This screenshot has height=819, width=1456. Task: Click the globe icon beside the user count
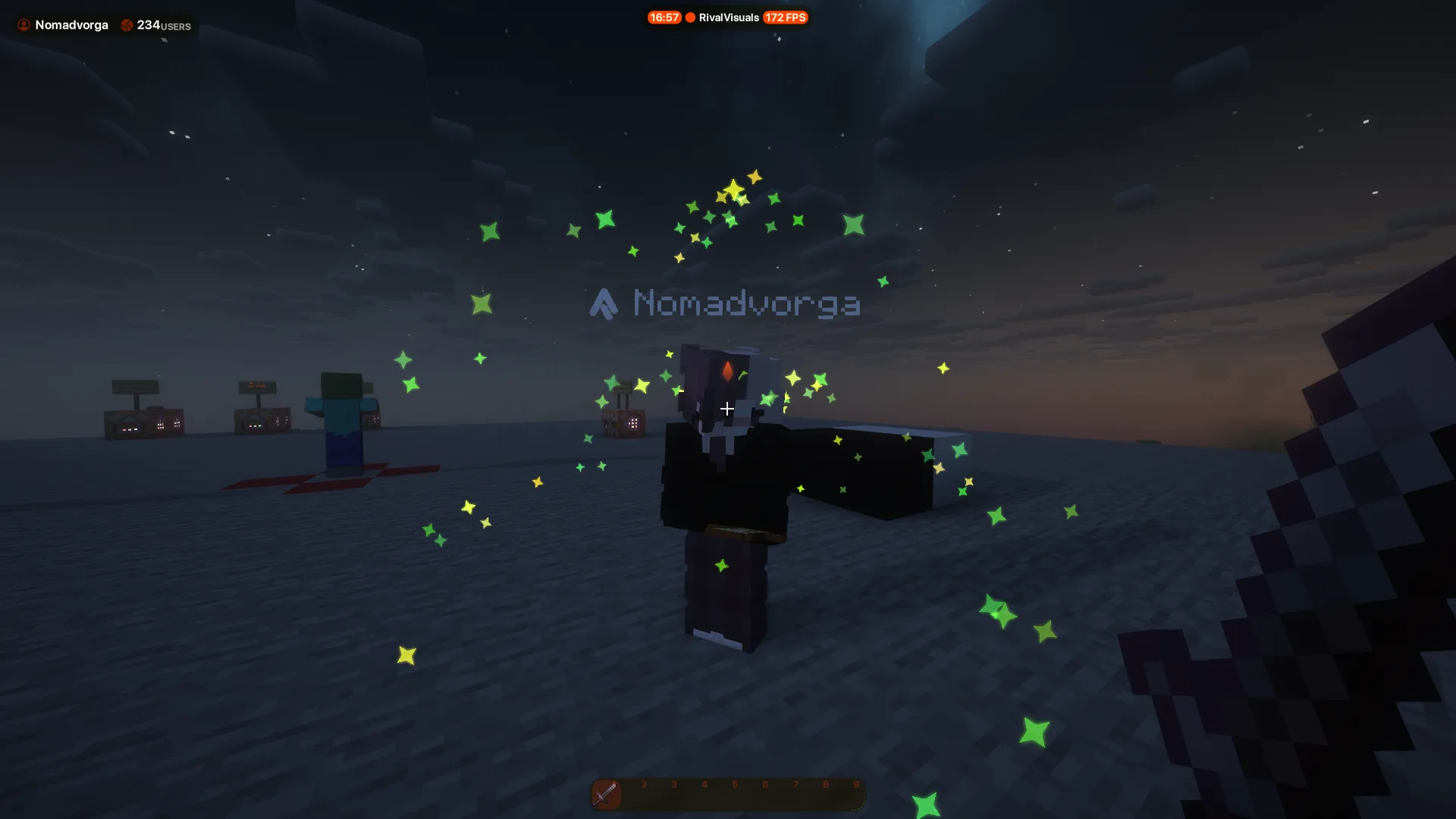pos(127,24)
